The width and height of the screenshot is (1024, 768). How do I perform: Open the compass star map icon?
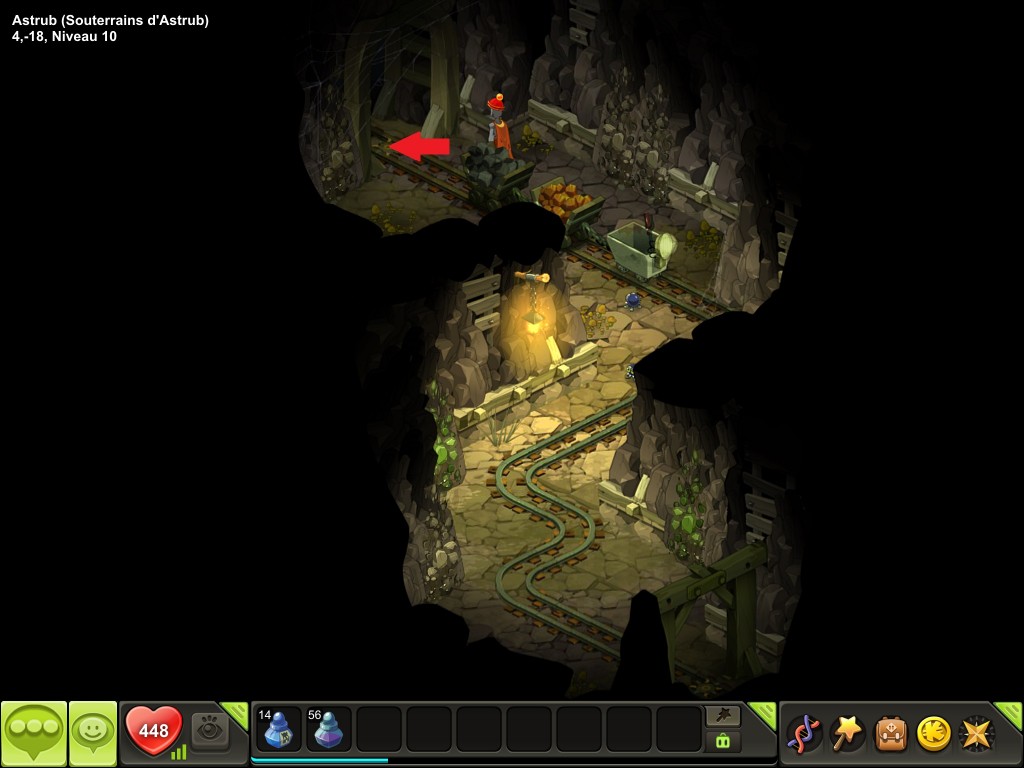point(975,733)
